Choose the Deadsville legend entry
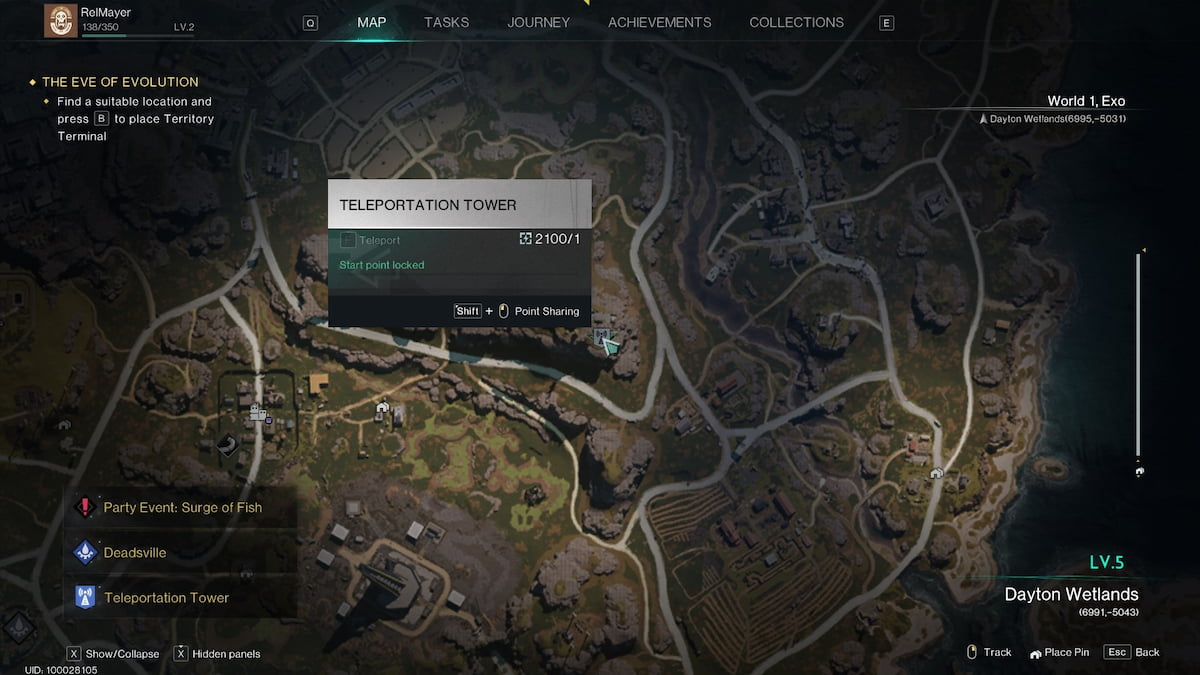1200x675 pixels. coord(135,552)
